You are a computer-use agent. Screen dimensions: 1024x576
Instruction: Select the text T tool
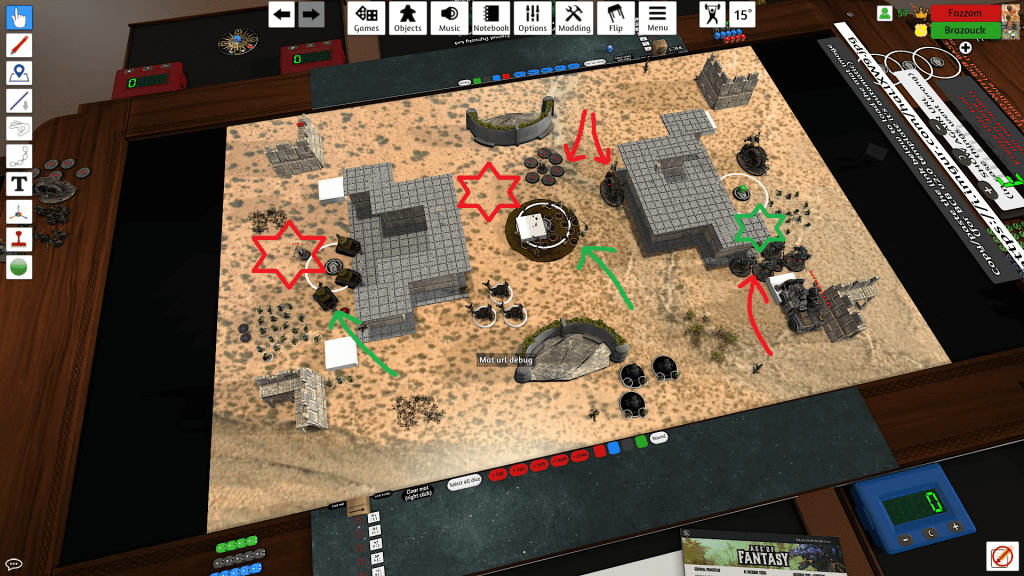(19, 184)
